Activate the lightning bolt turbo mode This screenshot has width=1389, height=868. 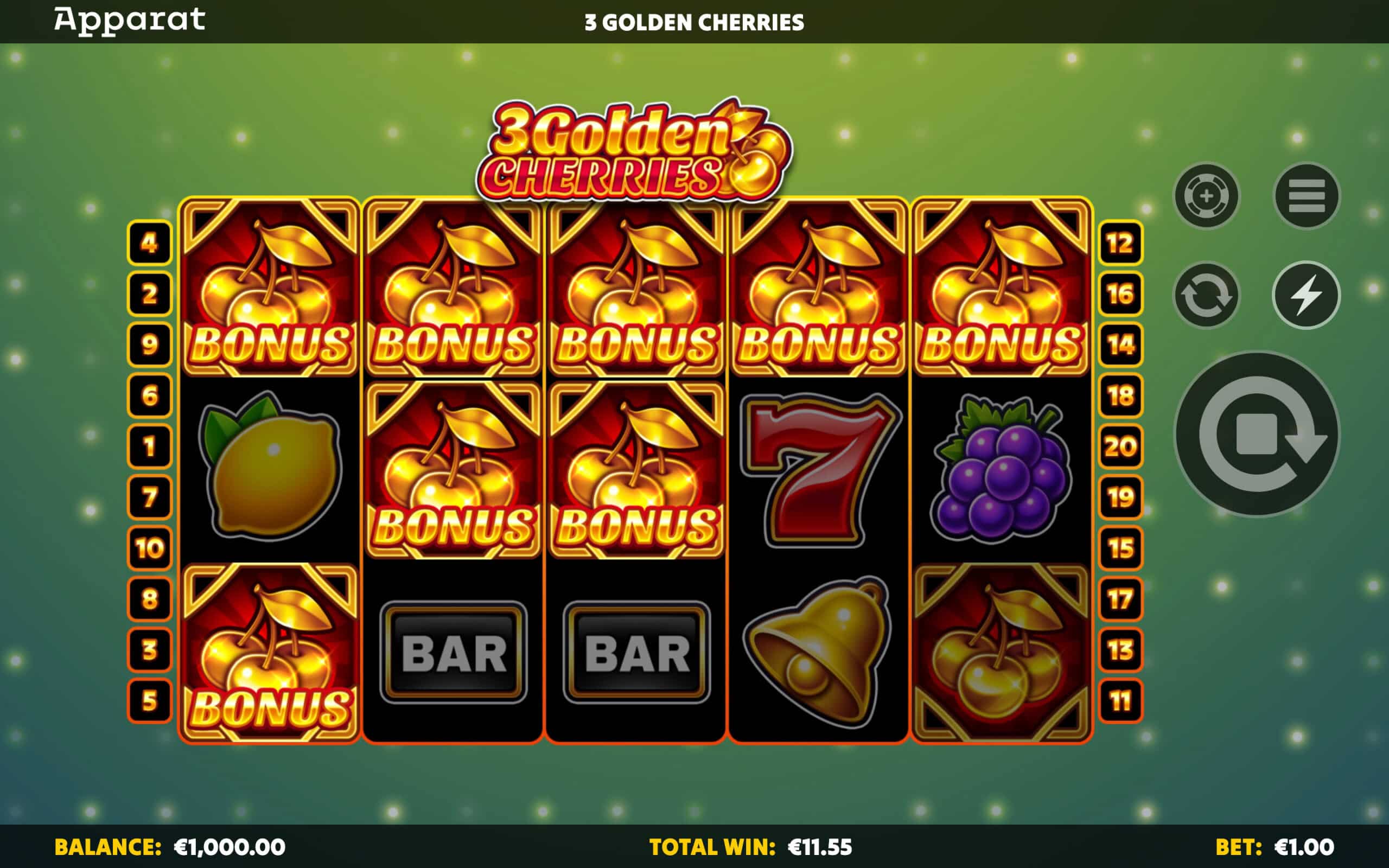1307,296
